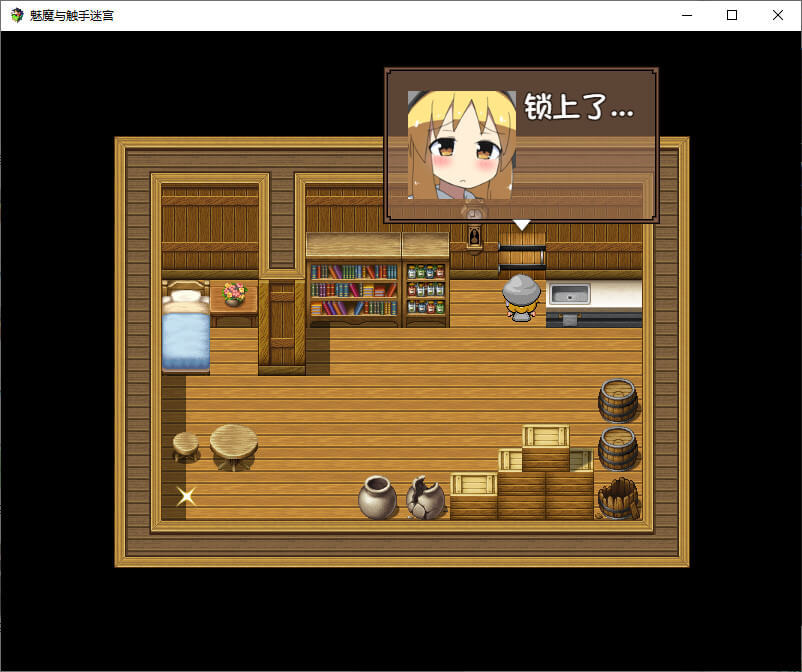This screenshot has width=802, height=672.
Task: Maximize the game window
Action: (x=732, y=15)
